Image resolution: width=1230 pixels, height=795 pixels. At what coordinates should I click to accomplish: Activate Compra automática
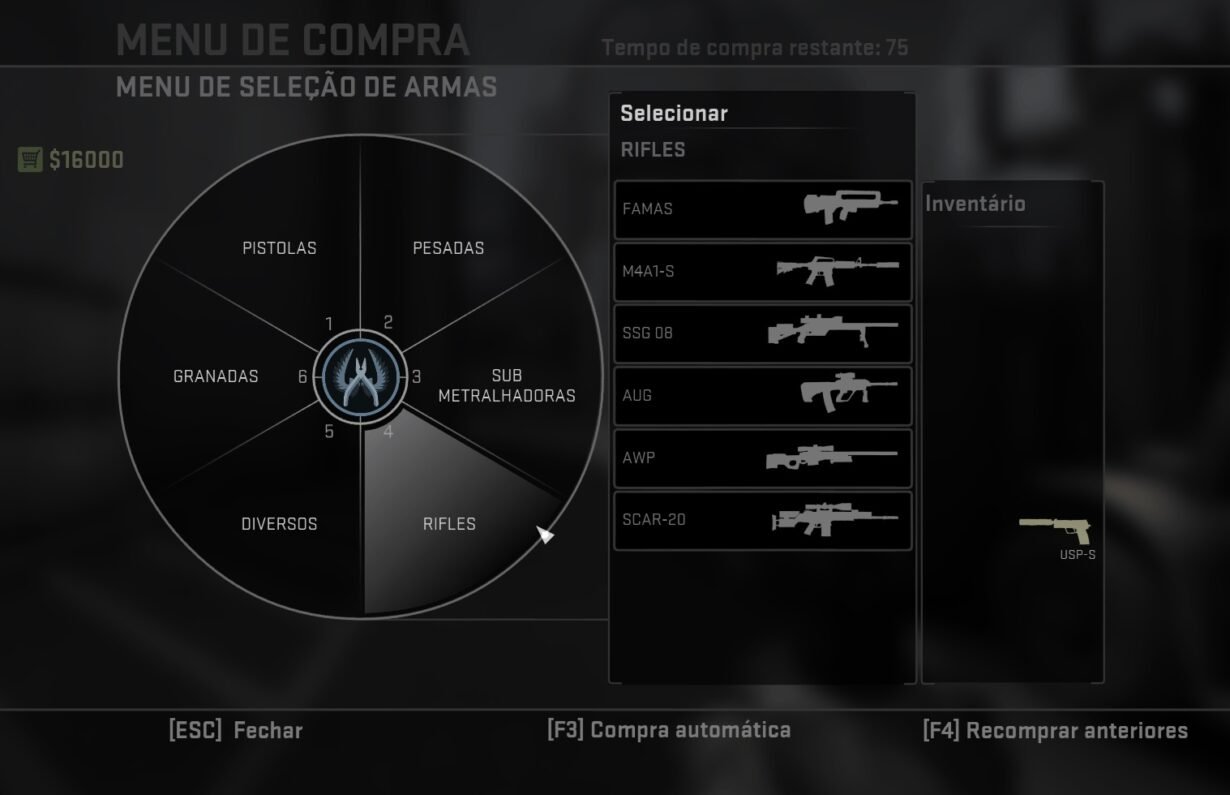click(669, 730)
